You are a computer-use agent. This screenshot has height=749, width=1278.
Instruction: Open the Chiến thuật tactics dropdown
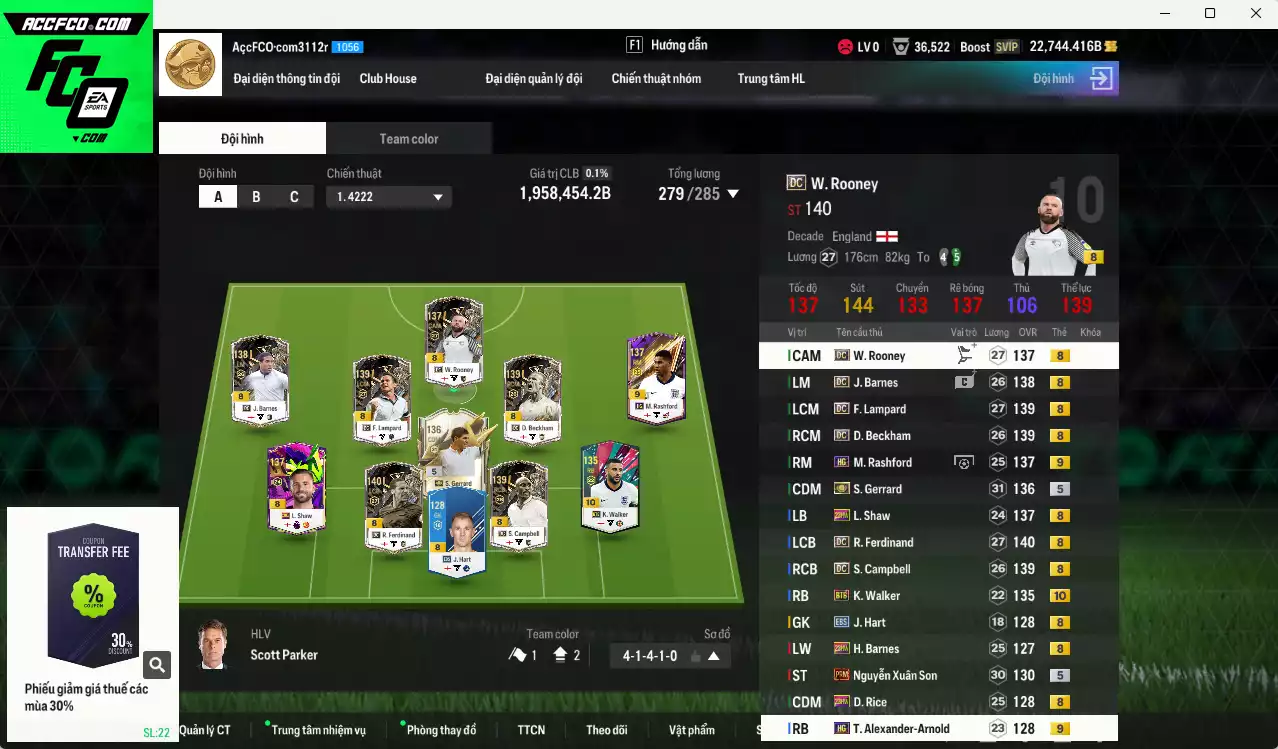(x=389, y=197)
